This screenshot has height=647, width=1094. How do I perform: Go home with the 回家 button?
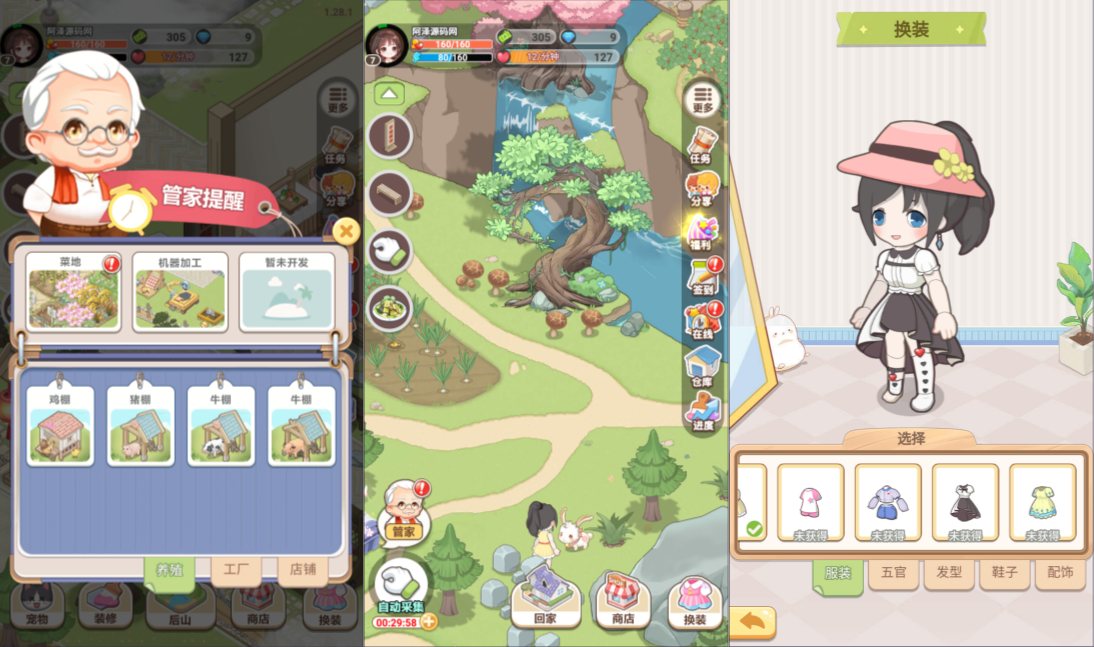[x=544, y=598]
